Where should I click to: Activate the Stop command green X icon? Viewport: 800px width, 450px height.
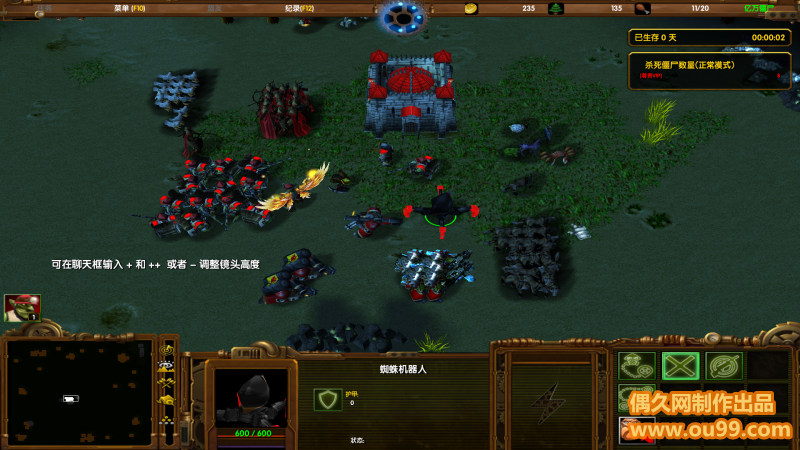tap(680, 366)
